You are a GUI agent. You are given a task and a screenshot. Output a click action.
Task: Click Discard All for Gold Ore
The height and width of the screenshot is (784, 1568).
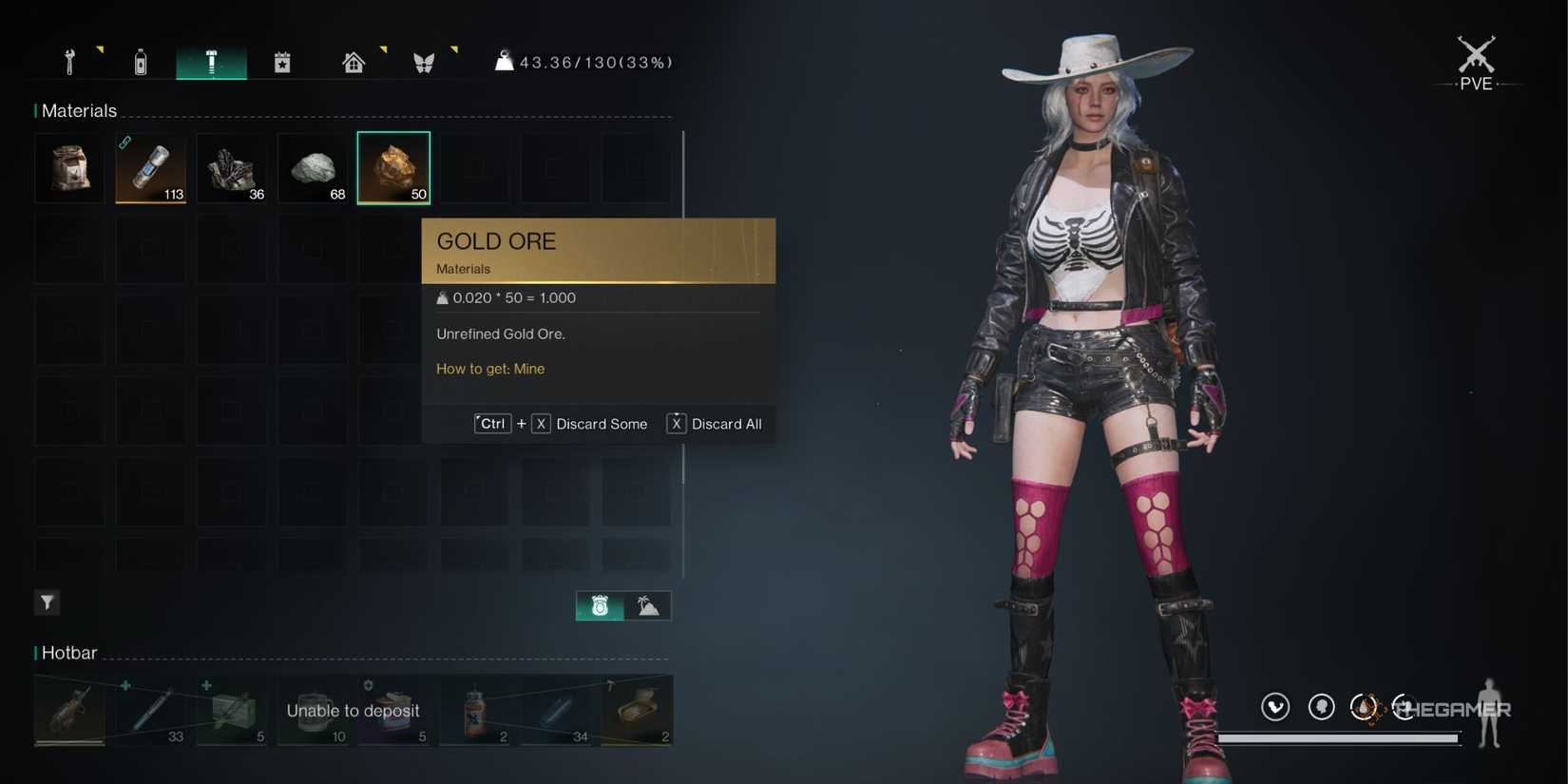(x=728, y=424)
